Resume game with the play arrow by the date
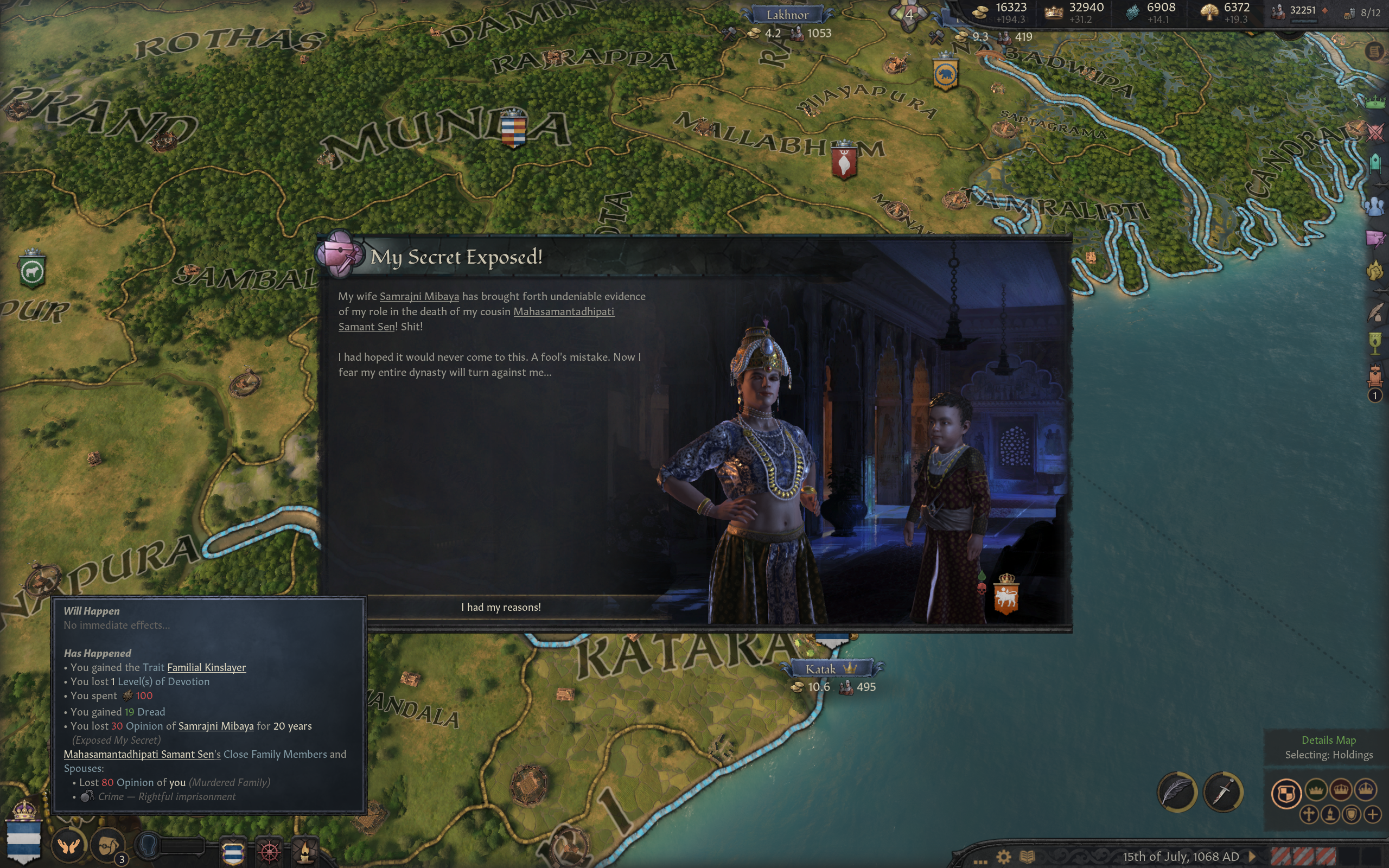1389x868 pixels. click(1252, 857)
